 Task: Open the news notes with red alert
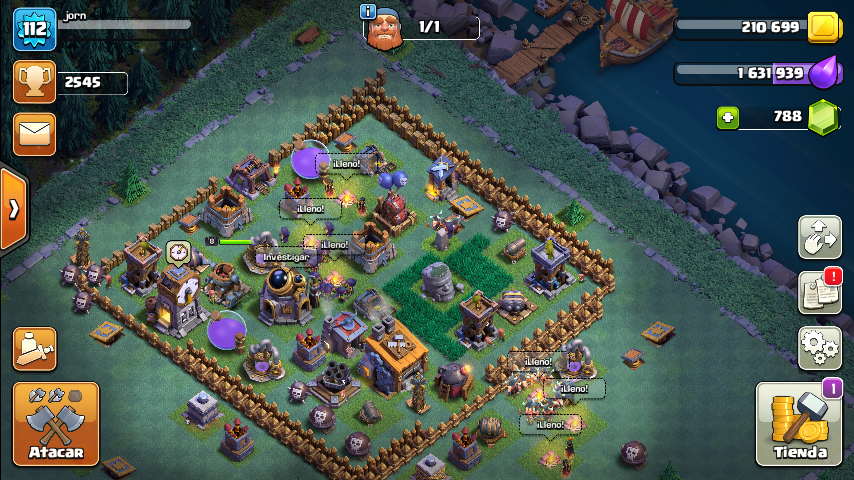pos(819,292)
